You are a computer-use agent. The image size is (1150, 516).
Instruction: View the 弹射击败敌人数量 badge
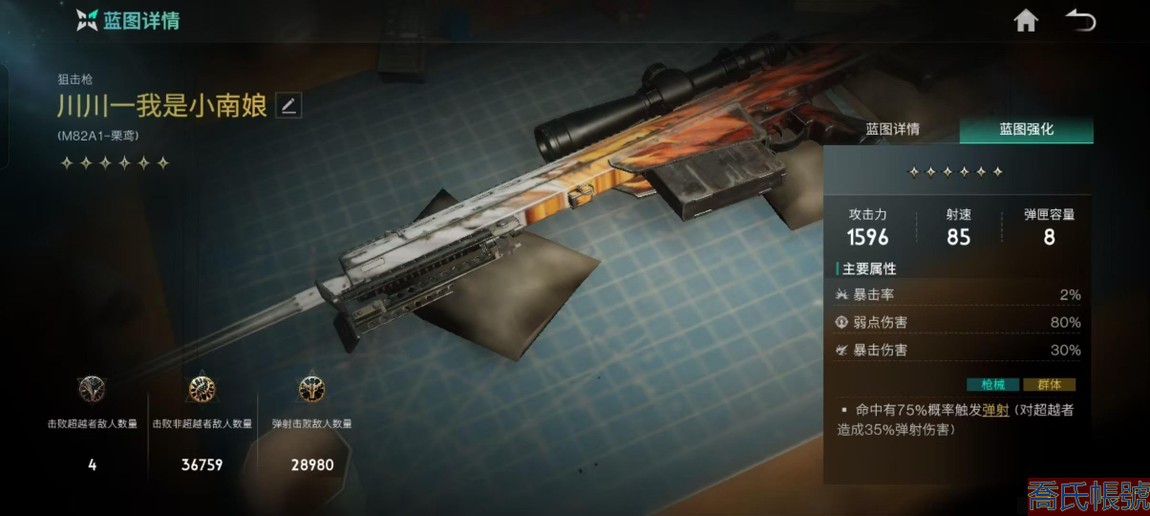[312, 390]
